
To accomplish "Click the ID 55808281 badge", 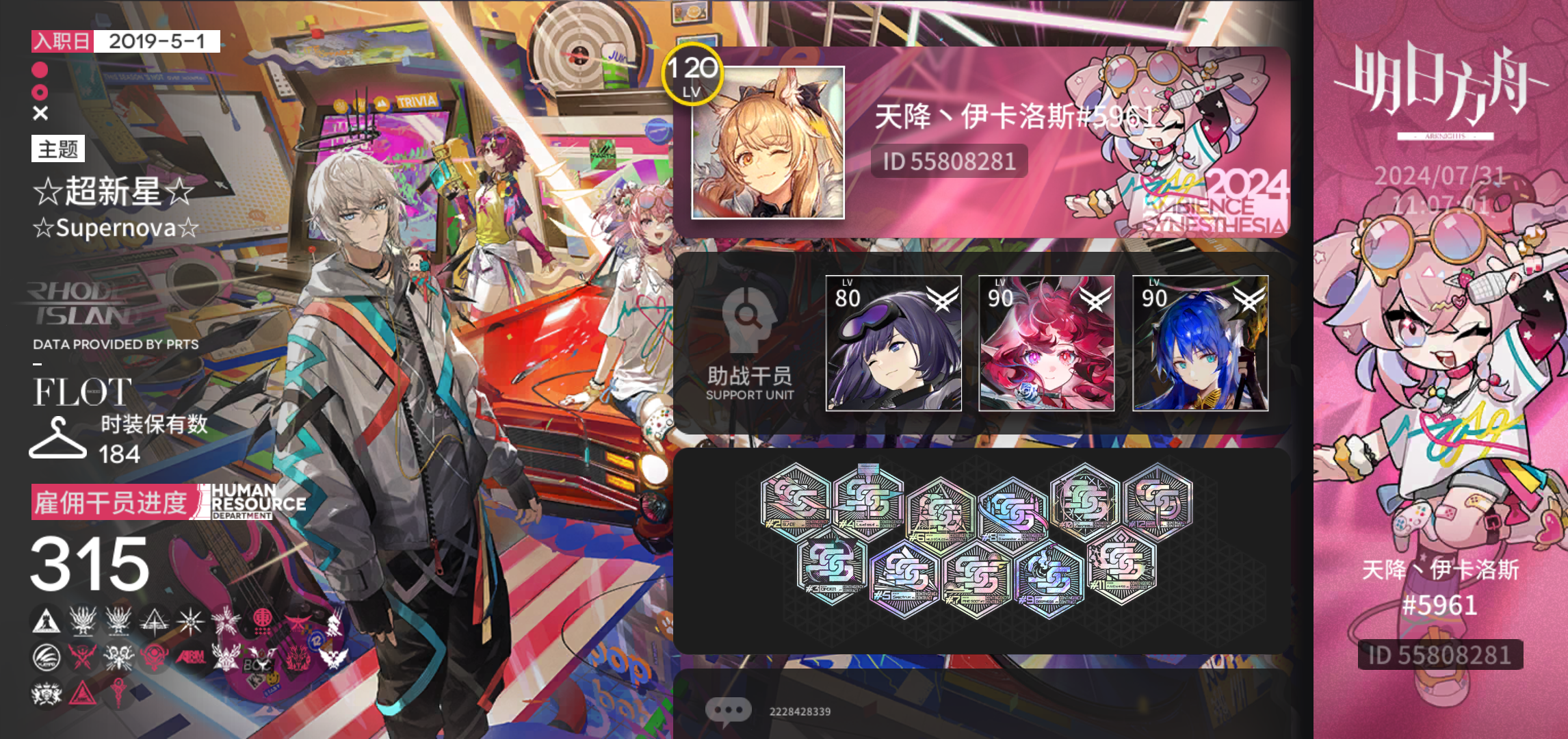I will [948, 161].
